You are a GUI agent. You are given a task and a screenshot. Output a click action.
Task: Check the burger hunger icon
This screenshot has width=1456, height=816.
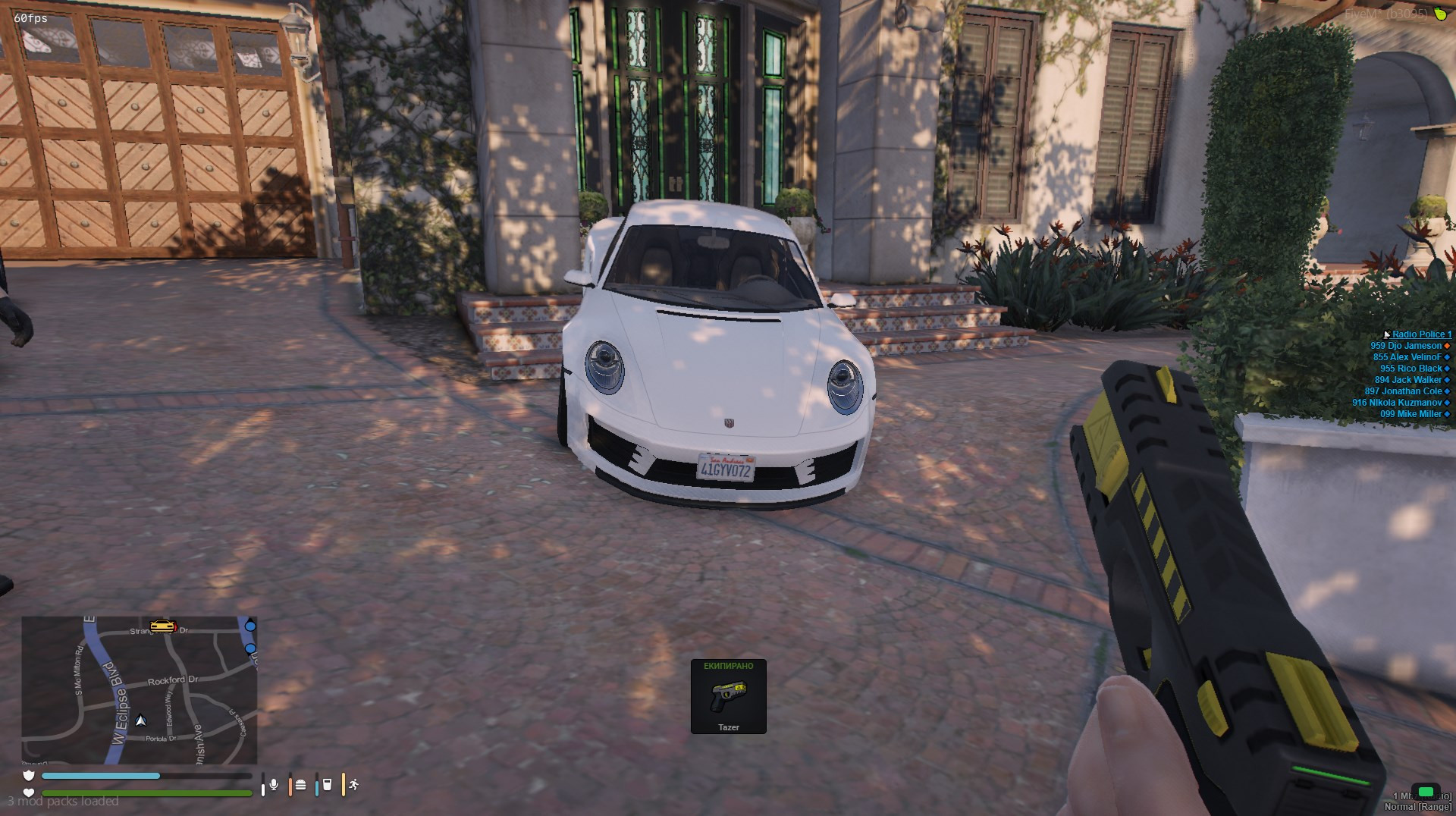[300, 785]
